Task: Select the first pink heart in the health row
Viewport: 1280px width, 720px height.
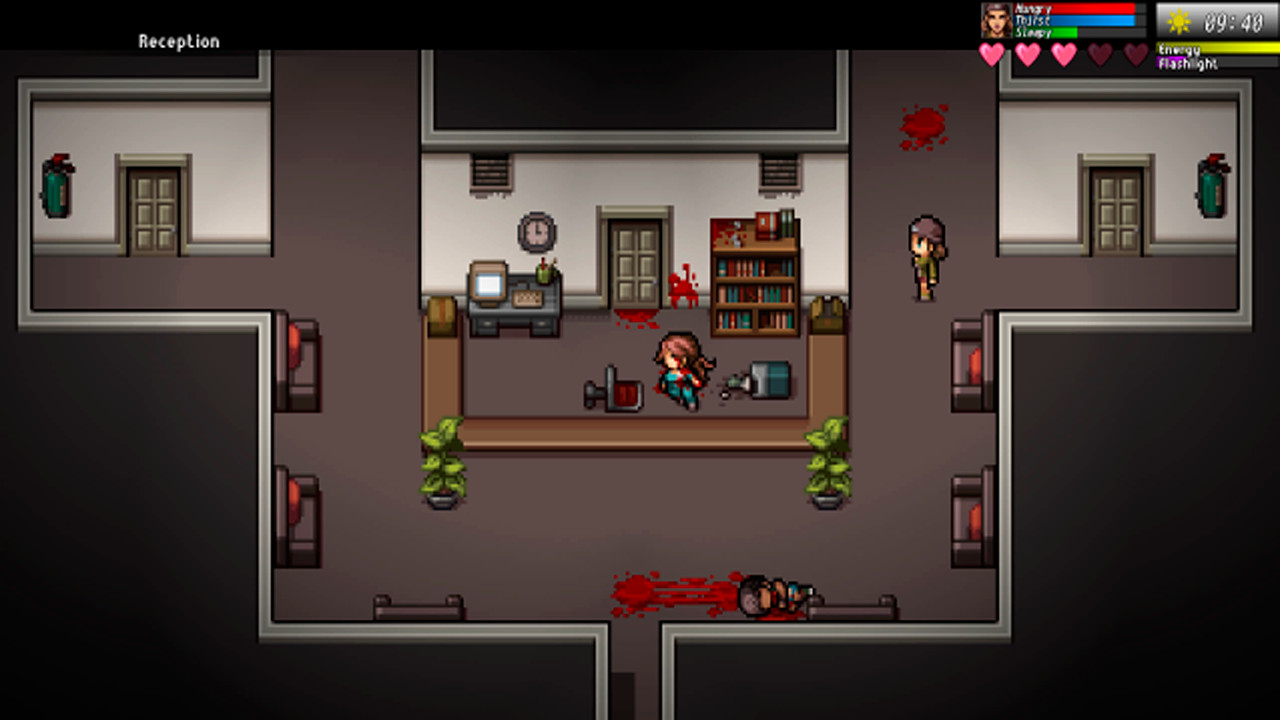Action: [x=991, y=56]
